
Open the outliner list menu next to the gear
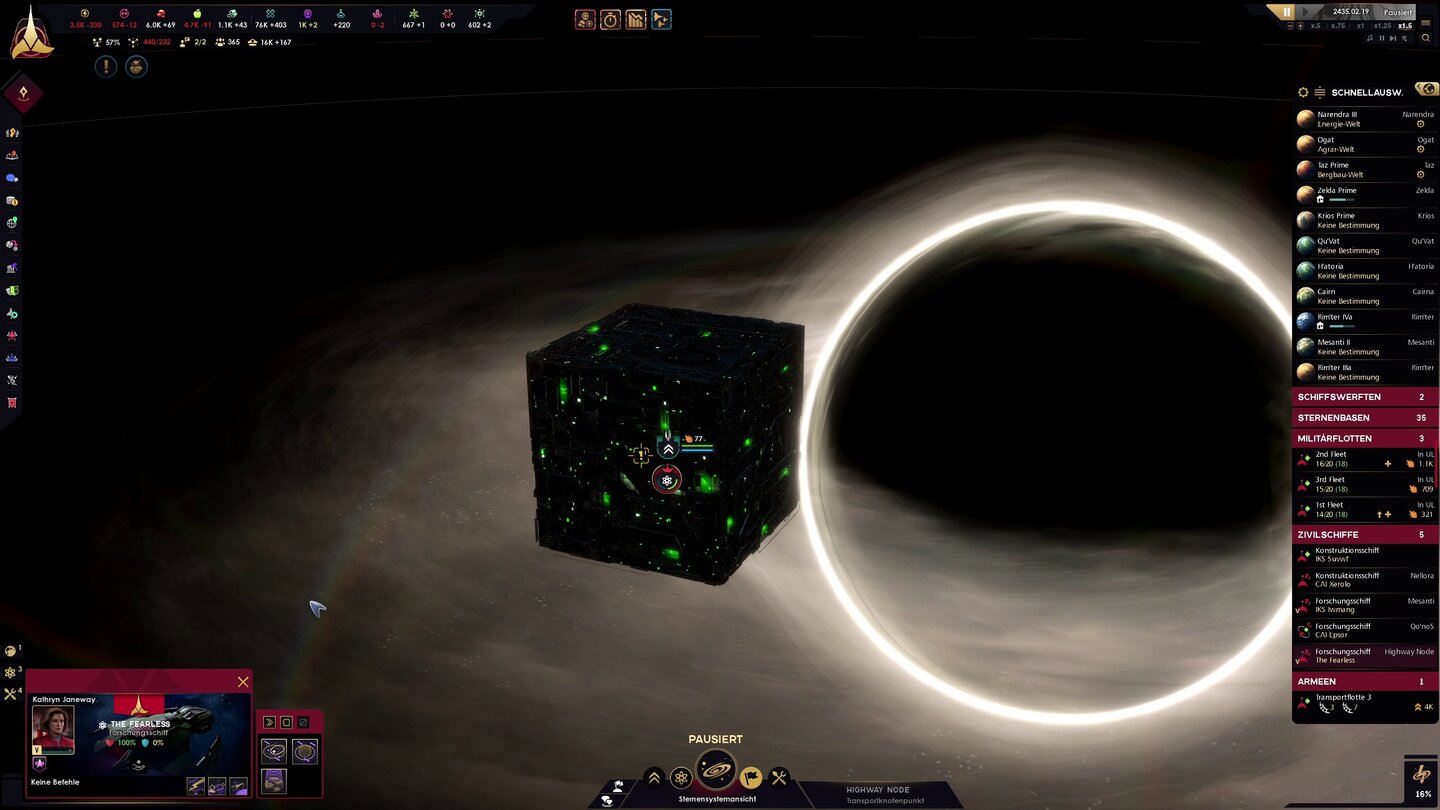click(1320, 92)
